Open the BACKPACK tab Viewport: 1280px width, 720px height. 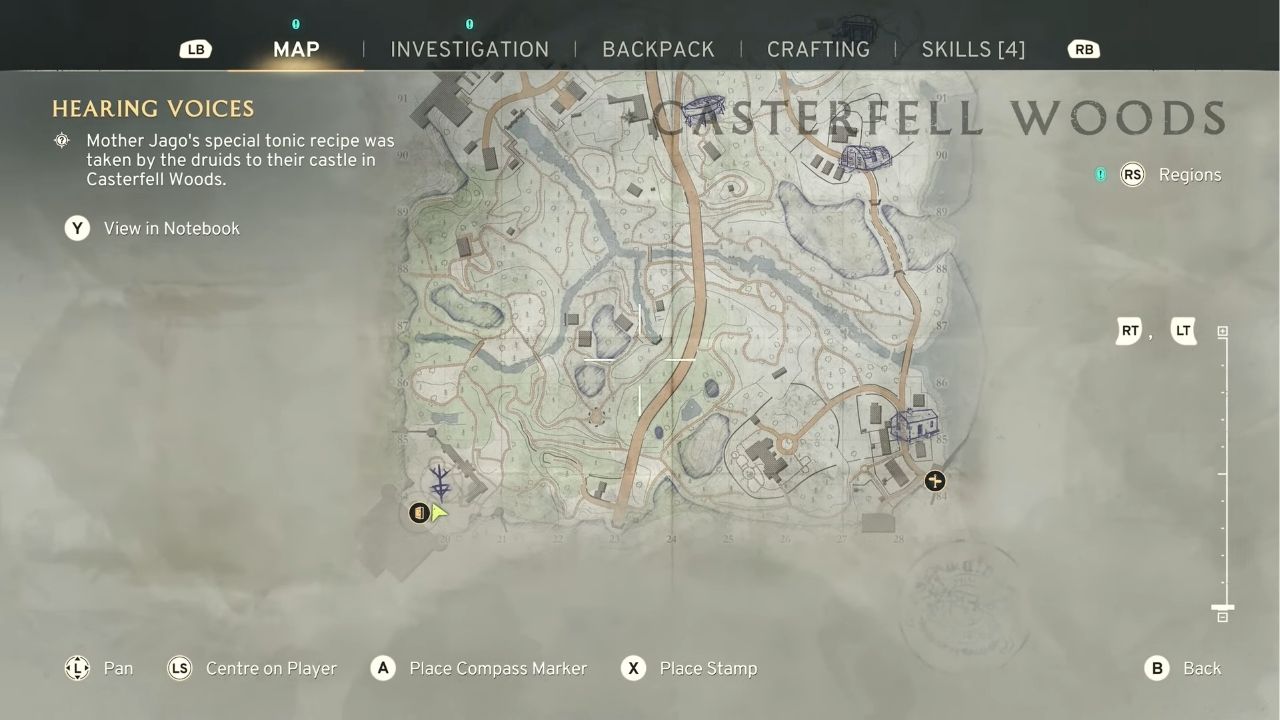[658, 49]
